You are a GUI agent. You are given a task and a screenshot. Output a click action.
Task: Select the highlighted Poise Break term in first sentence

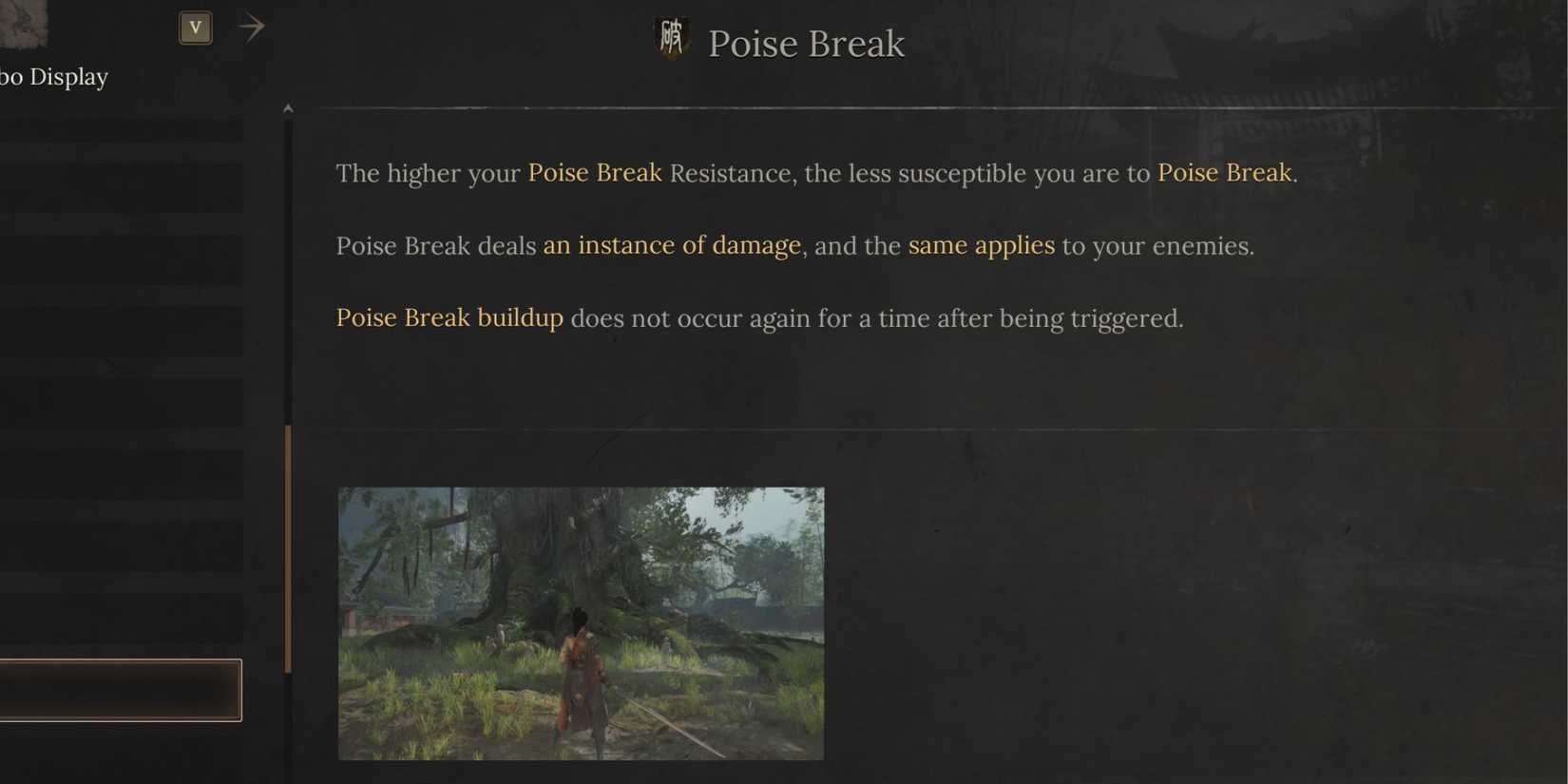pos(595,173)
